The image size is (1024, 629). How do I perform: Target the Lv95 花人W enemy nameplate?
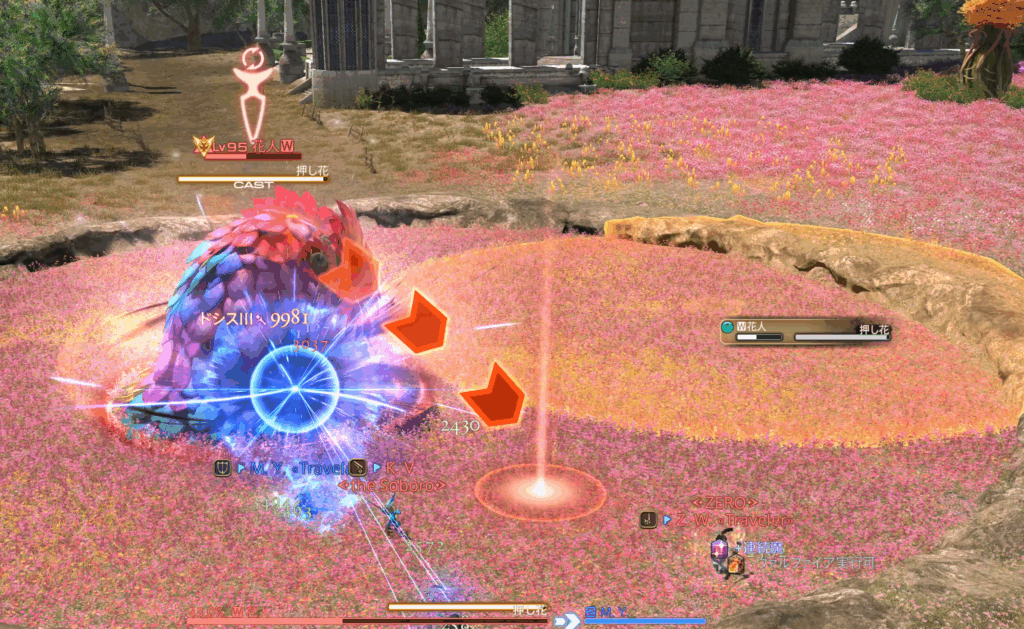(247, 147)
